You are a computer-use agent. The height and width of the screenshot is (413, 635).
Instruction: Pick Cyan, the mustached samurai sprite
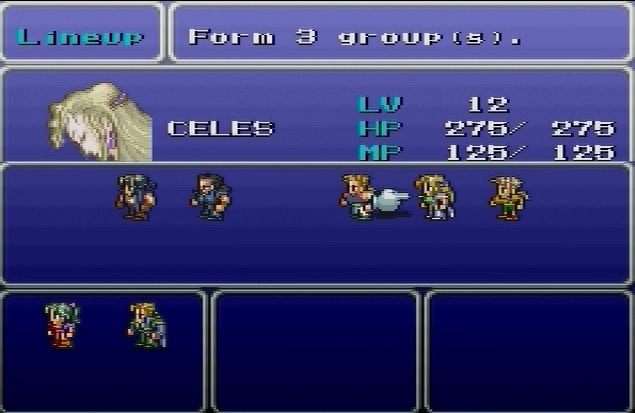click(211, 196)
